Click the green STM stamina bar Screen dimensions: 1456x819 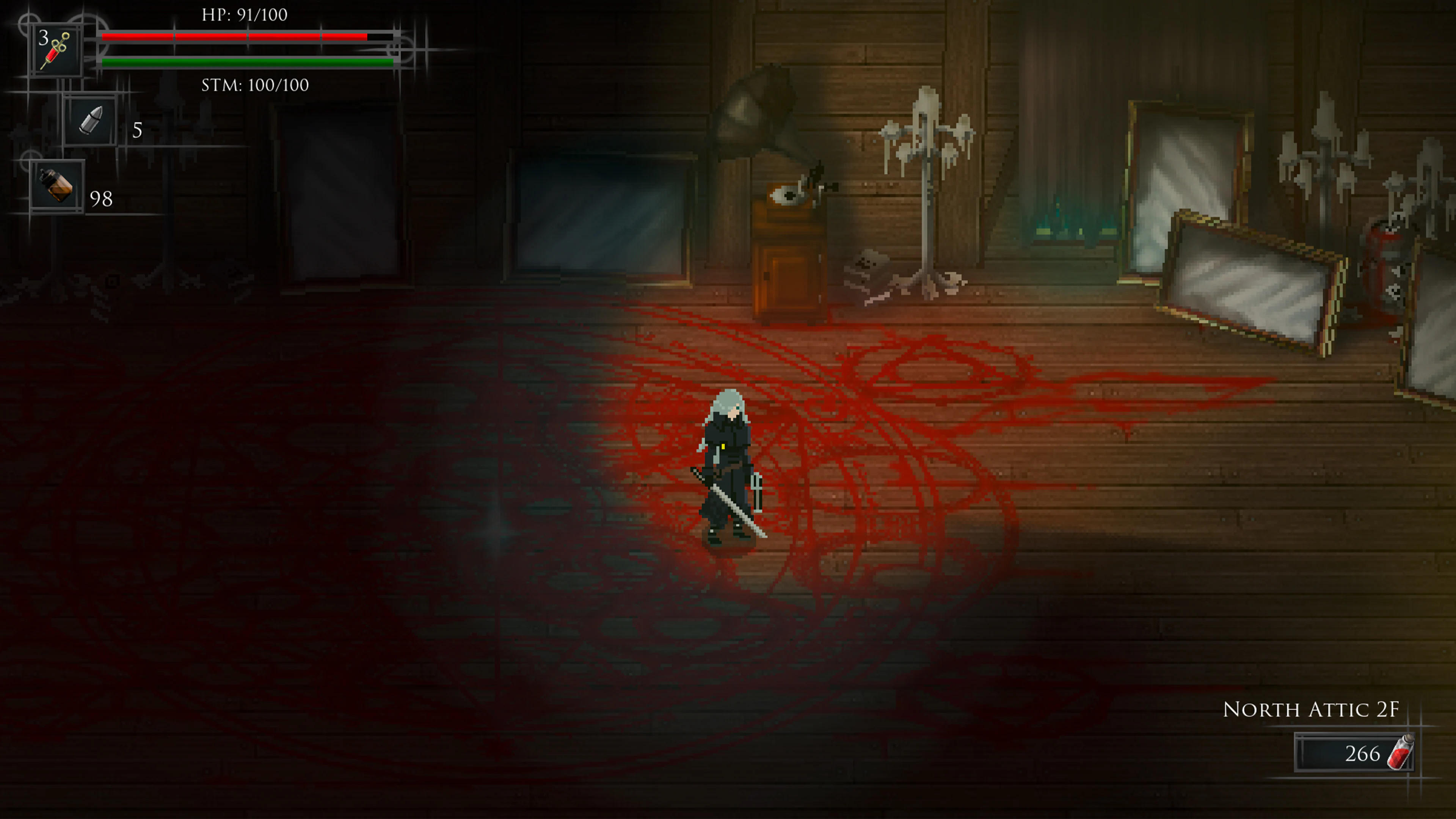pos(246,62)
